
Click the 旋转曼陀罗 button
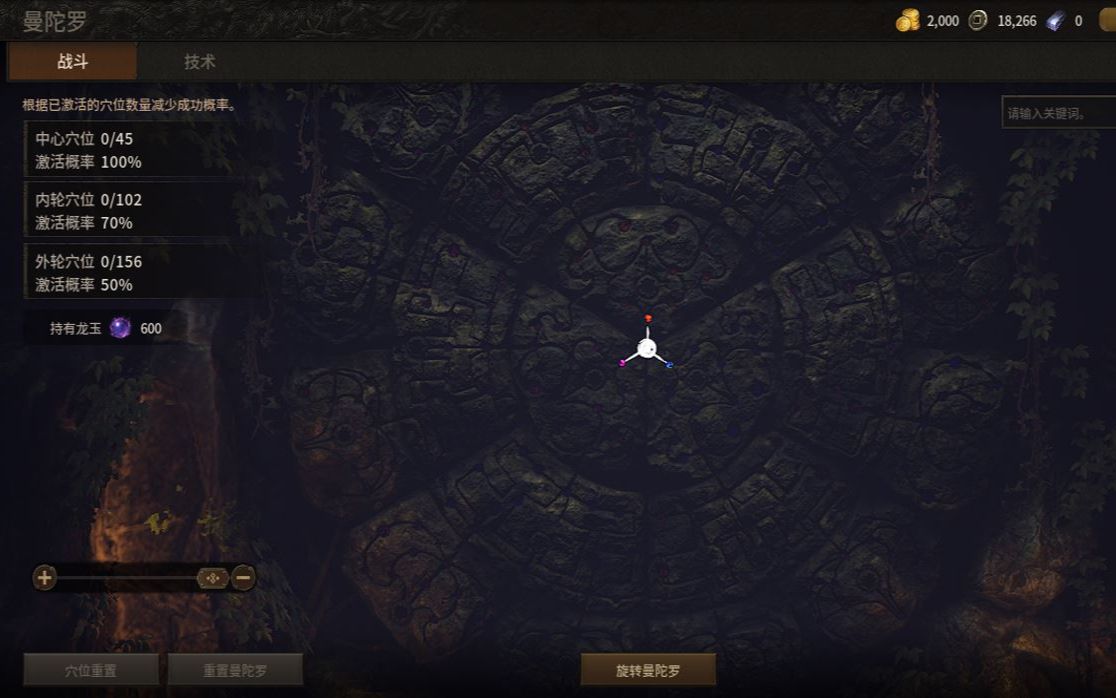(648, 670)
